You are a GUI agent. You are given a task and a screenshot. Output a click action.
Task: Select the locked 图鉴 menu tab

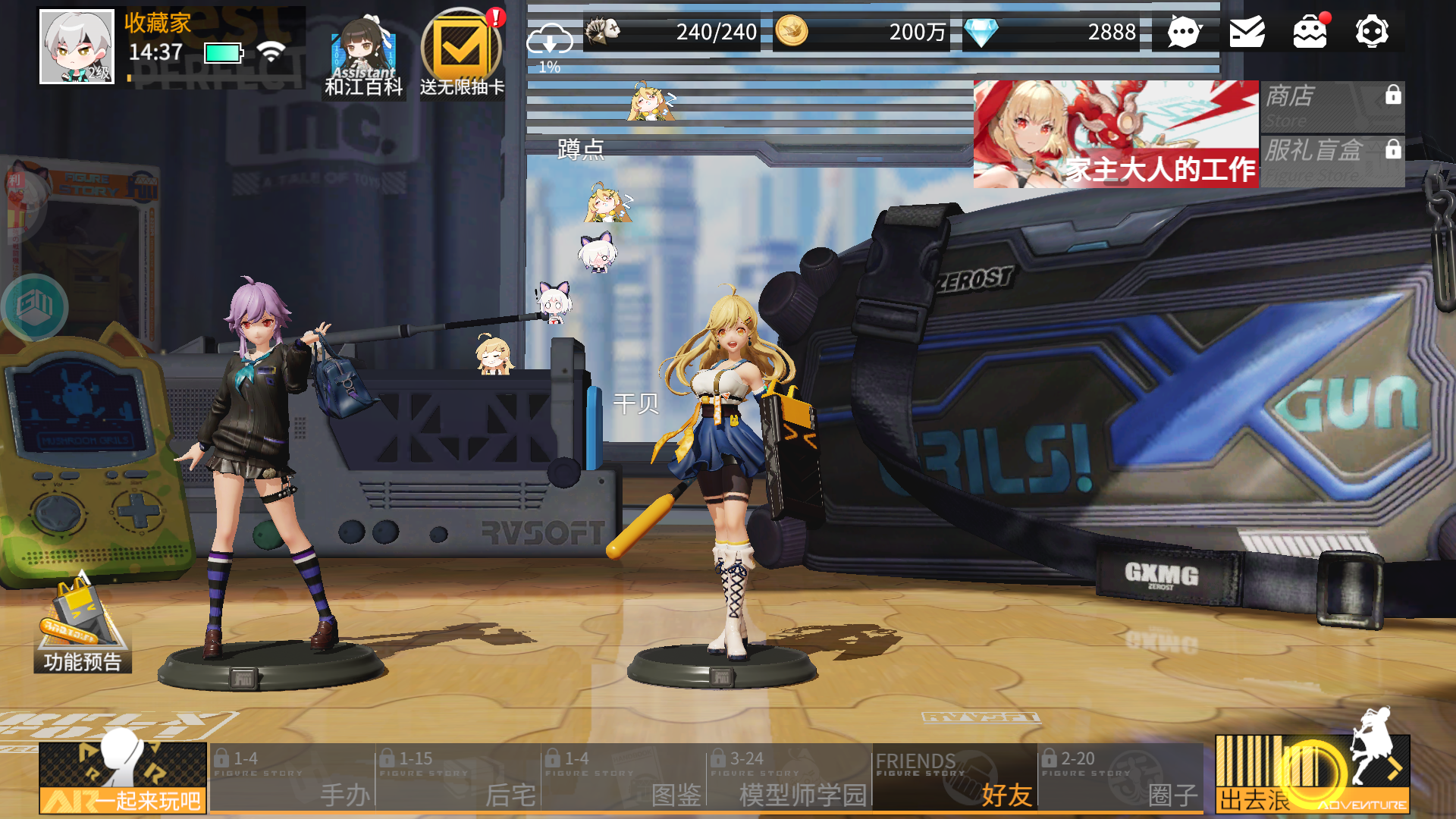point(623,777)
